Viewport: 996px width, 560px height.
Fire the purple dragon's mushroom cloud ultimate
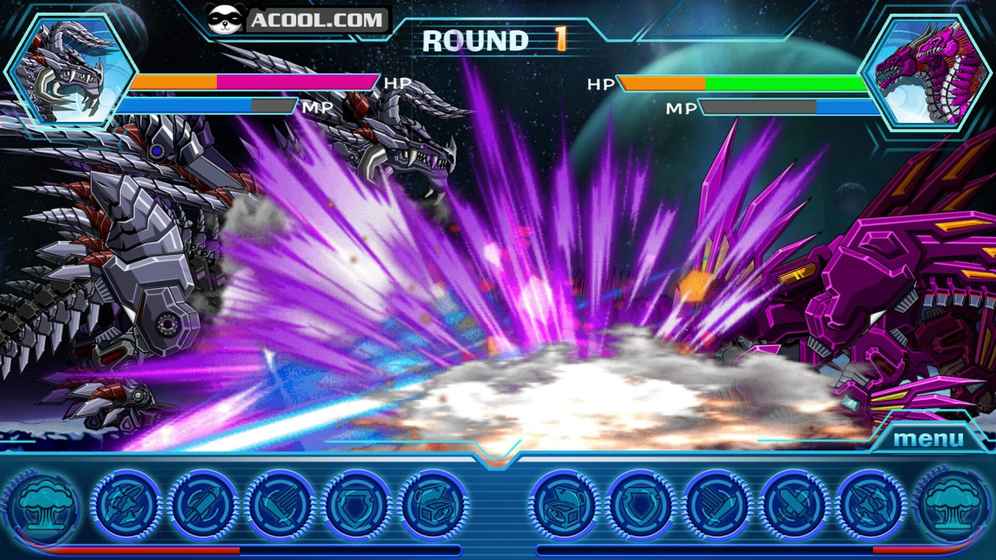(952, 502)
